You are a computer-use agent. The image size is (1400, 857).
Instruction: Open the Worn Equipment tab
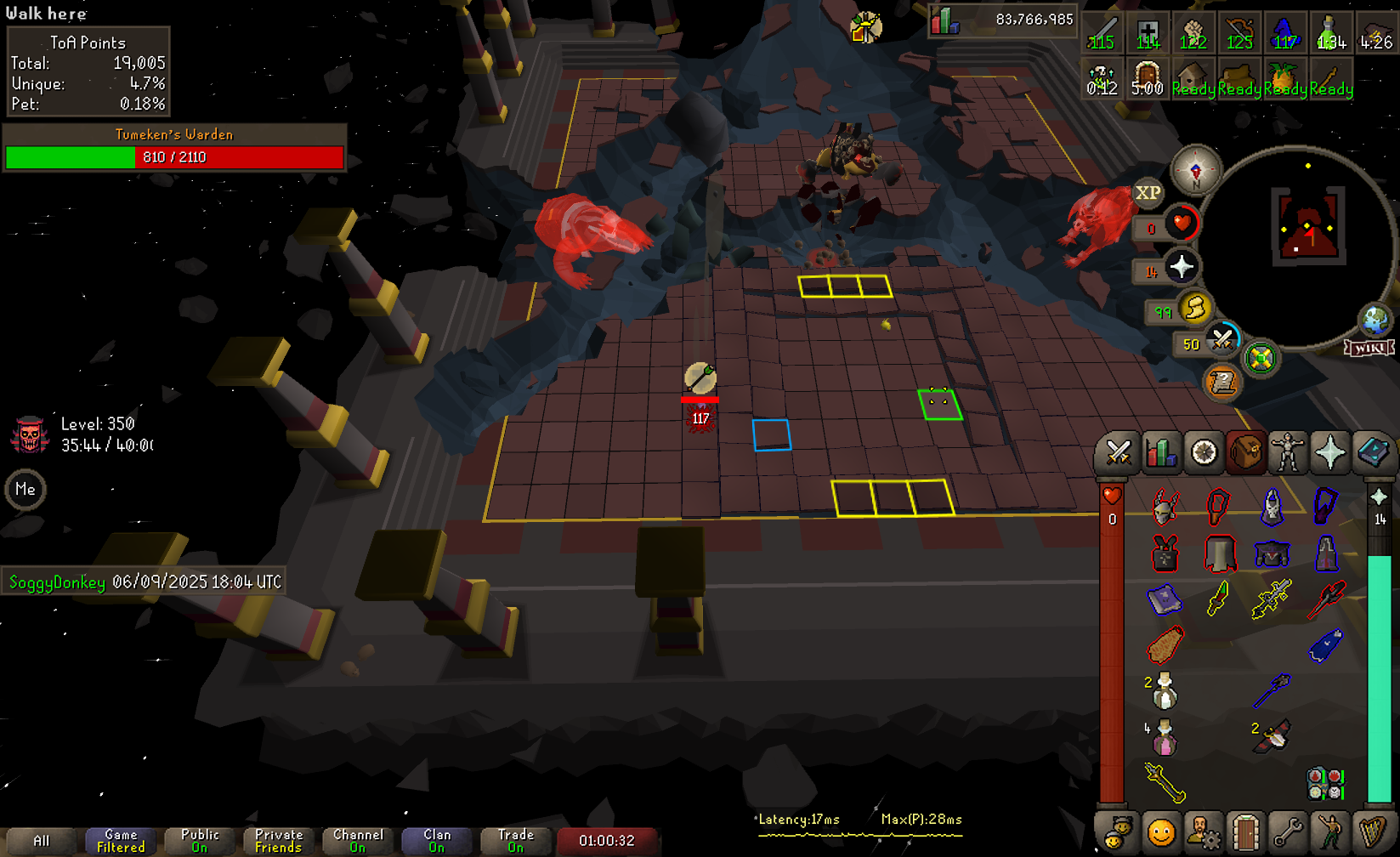point(1288,453)
